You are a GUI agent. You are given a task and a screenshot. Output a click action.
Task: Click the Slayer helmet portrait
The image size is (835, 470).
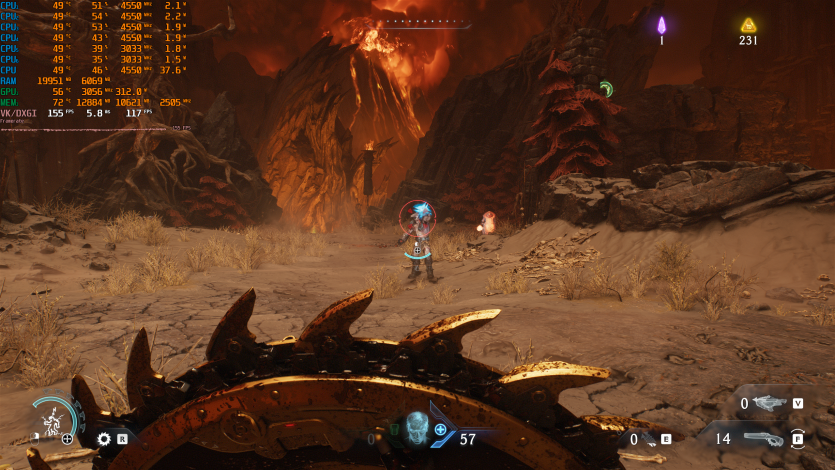tap(415, 426)
